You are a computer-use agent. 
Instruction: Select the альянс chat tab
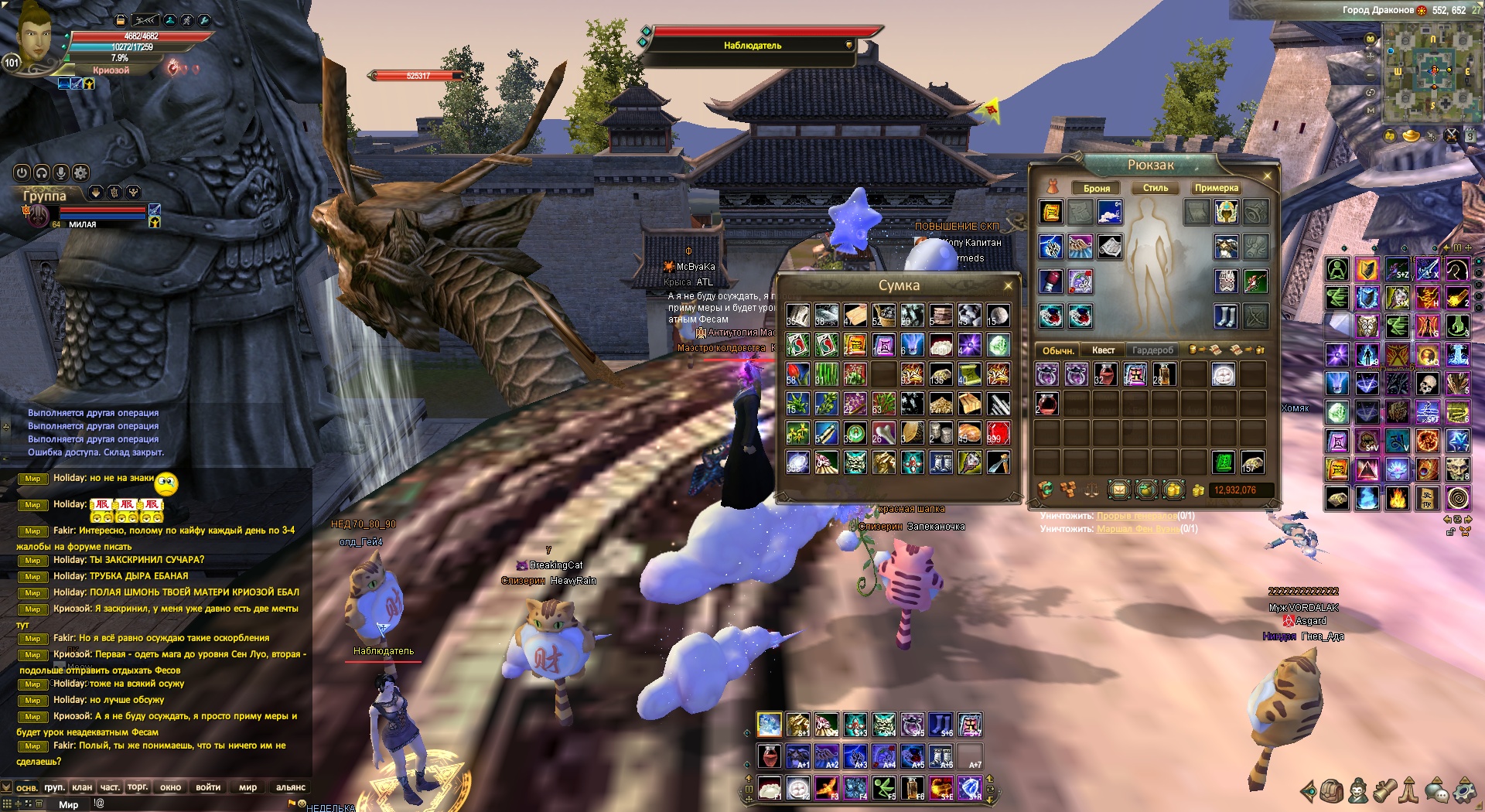point(291,787)
